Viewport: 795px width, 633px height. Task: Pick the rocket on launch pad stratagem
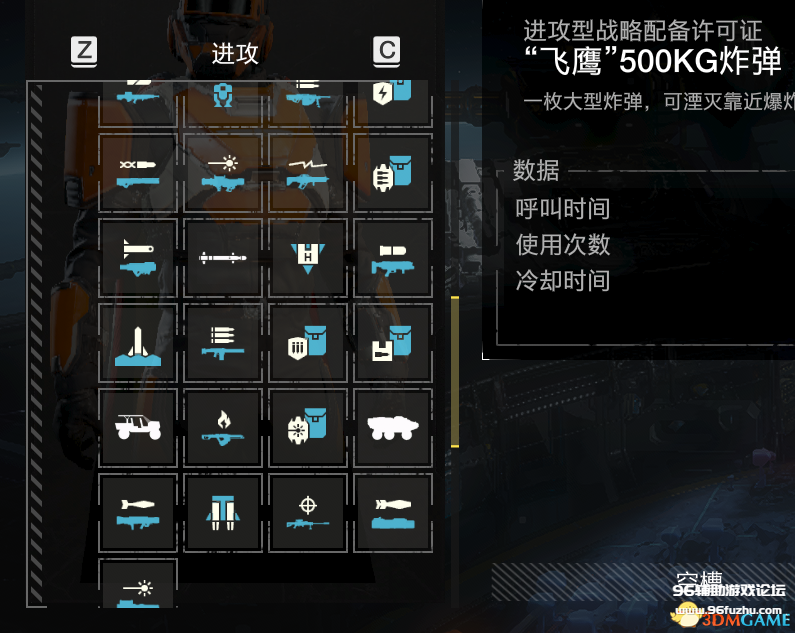click(138, 343)
